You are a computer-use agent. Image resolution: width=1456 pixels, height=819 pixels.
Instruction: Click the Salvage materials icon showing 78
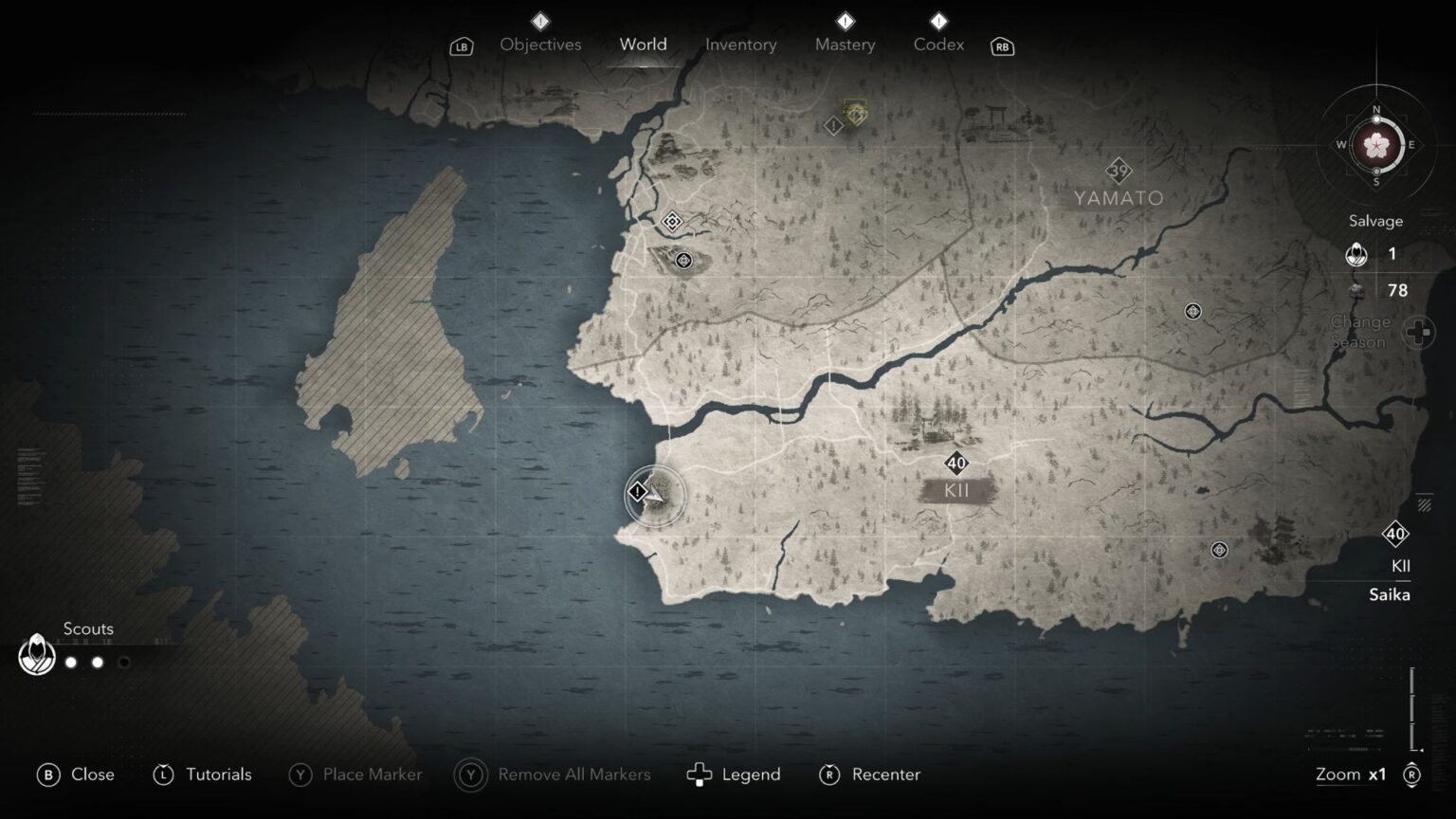coord(1356,290)
